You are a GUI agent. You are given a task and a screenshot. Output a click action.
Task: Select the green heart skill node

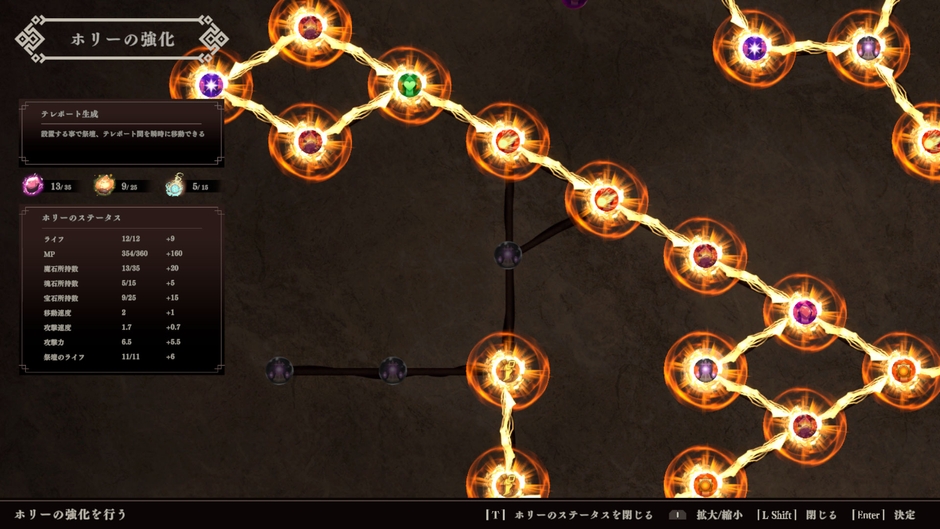click(x=409, y=86)
